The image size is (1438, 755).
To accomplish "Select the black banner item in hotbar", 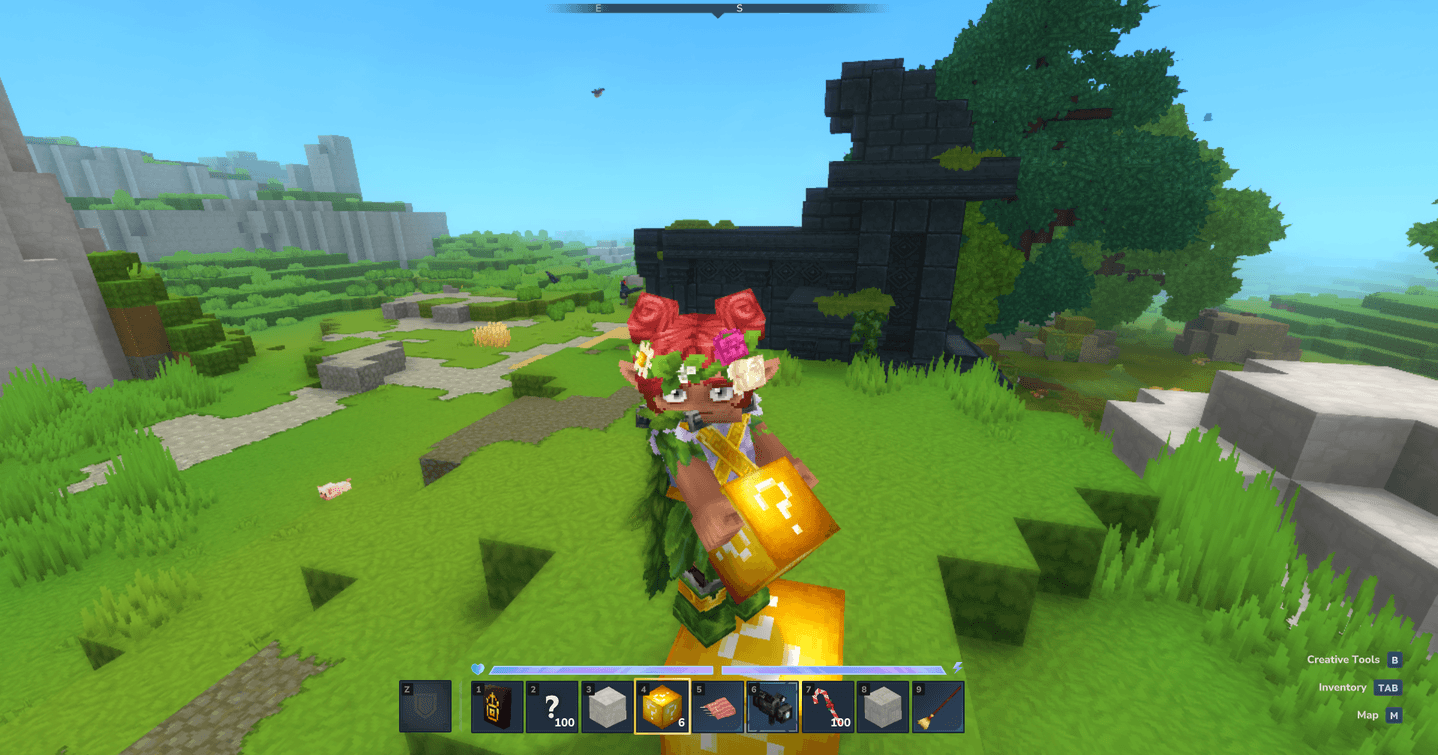I will pos(497,707).
